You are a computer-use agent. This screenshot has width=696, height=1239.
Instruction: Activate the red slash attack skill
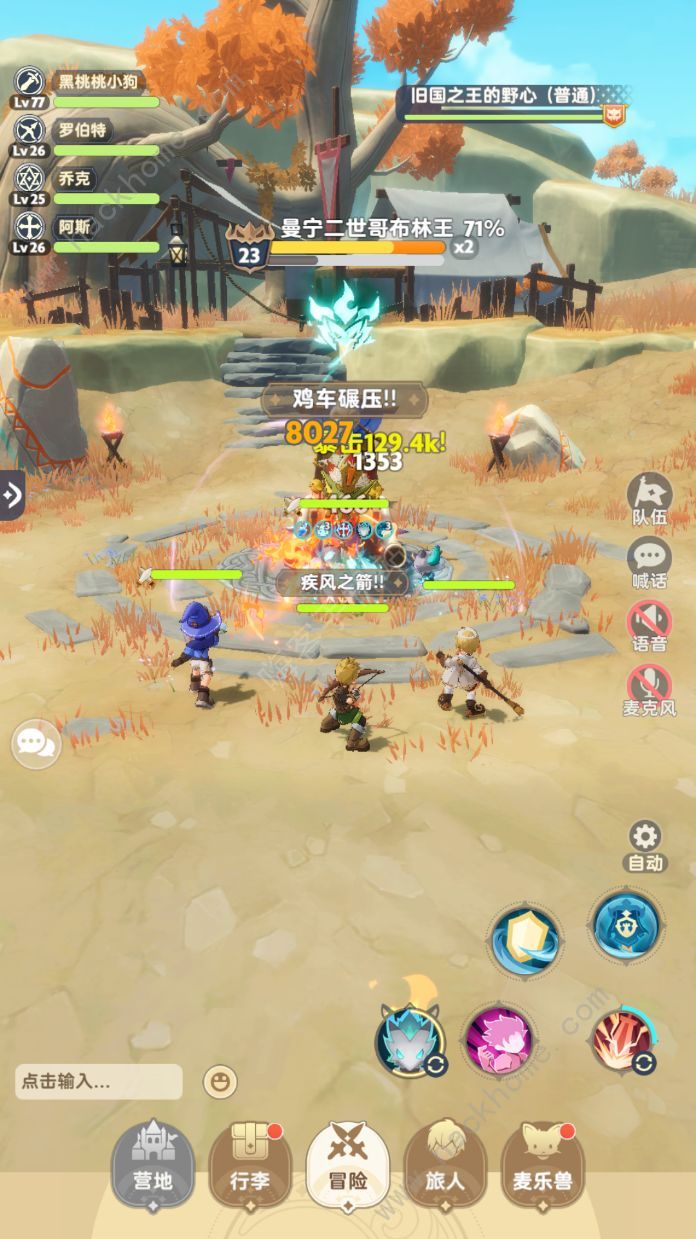pos(623,1040)
